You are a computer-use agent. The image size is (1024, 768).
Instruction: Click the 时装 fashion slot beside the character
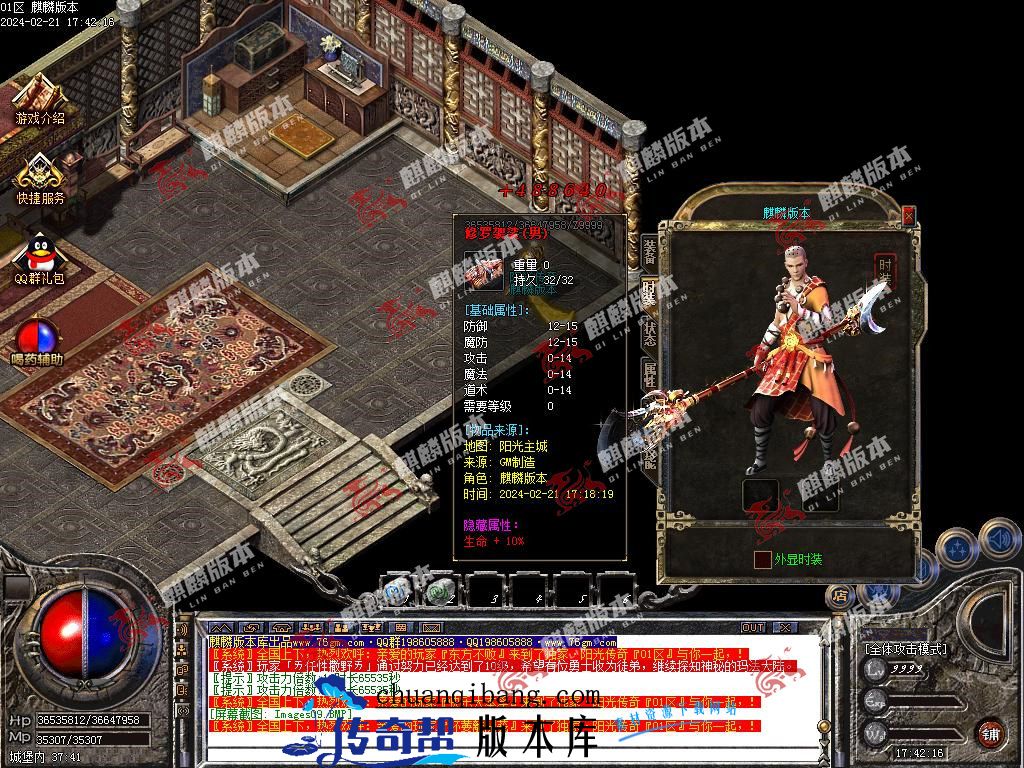point(885,270)
